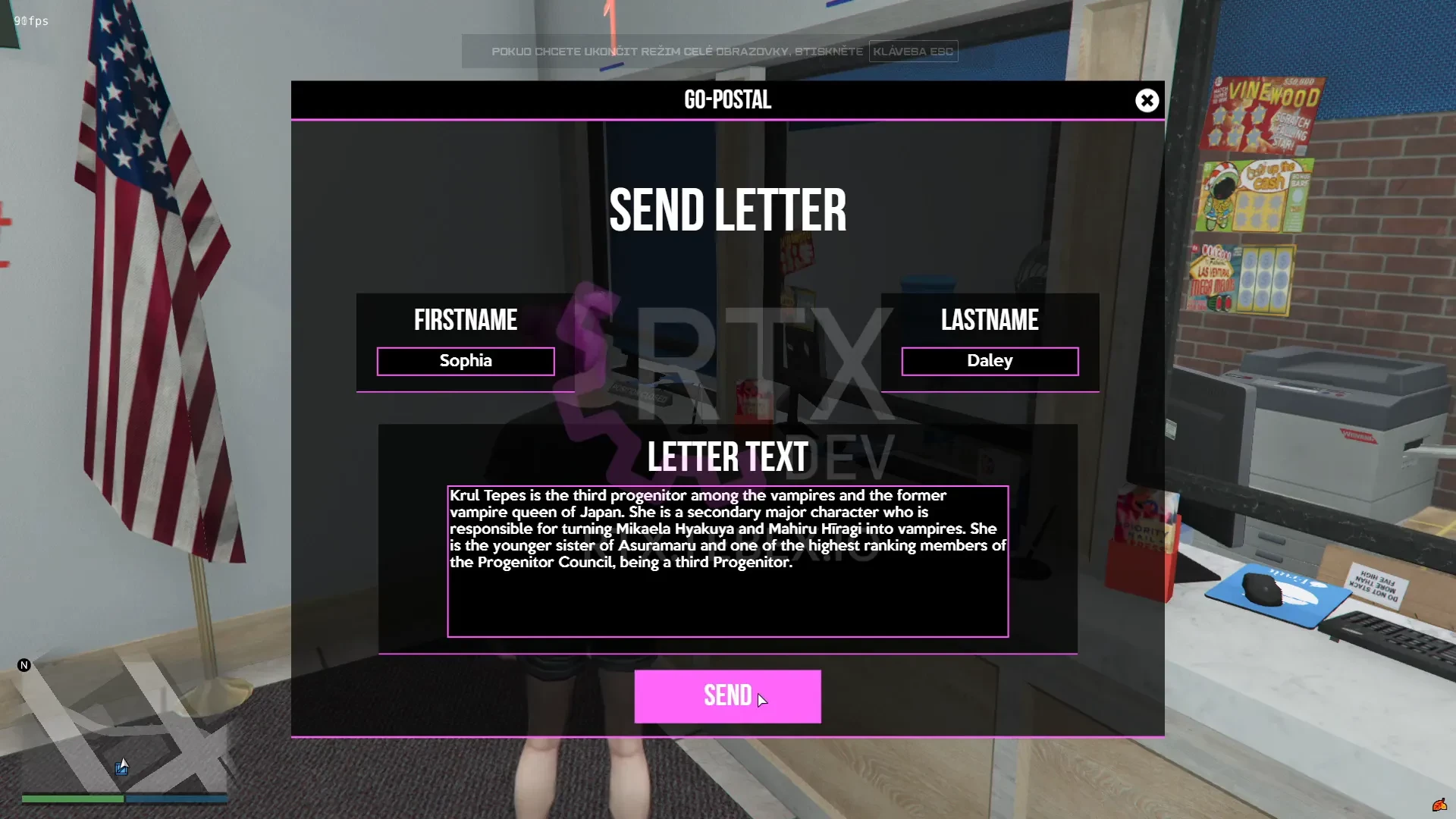Viewport: 1456px width, 819px height.
Task: Click the 90fps counter in the top corner
Action: pos(30,21)
